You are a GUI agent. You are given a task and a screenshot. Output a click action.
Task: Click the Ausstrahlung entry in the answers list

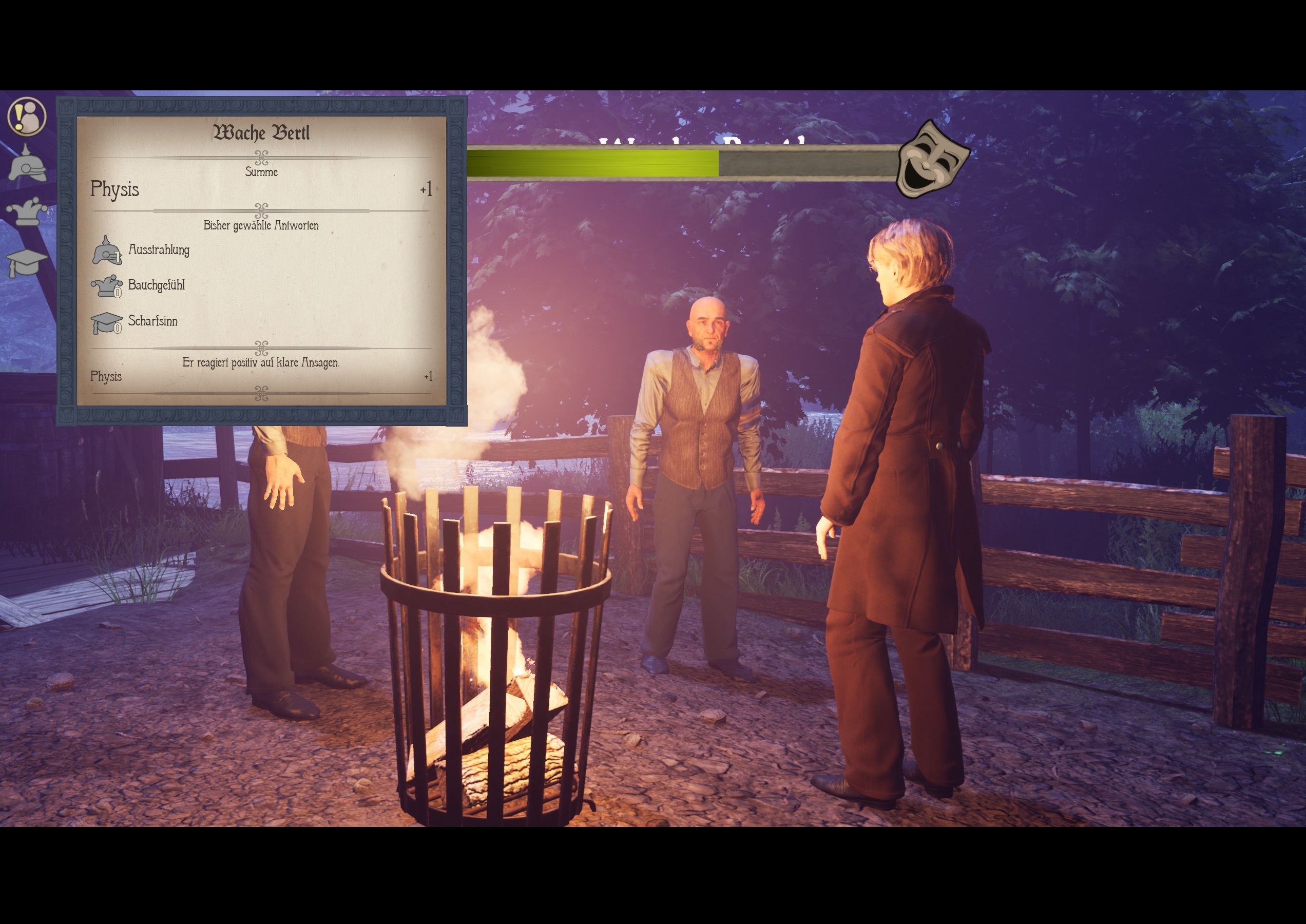point(158,250)
